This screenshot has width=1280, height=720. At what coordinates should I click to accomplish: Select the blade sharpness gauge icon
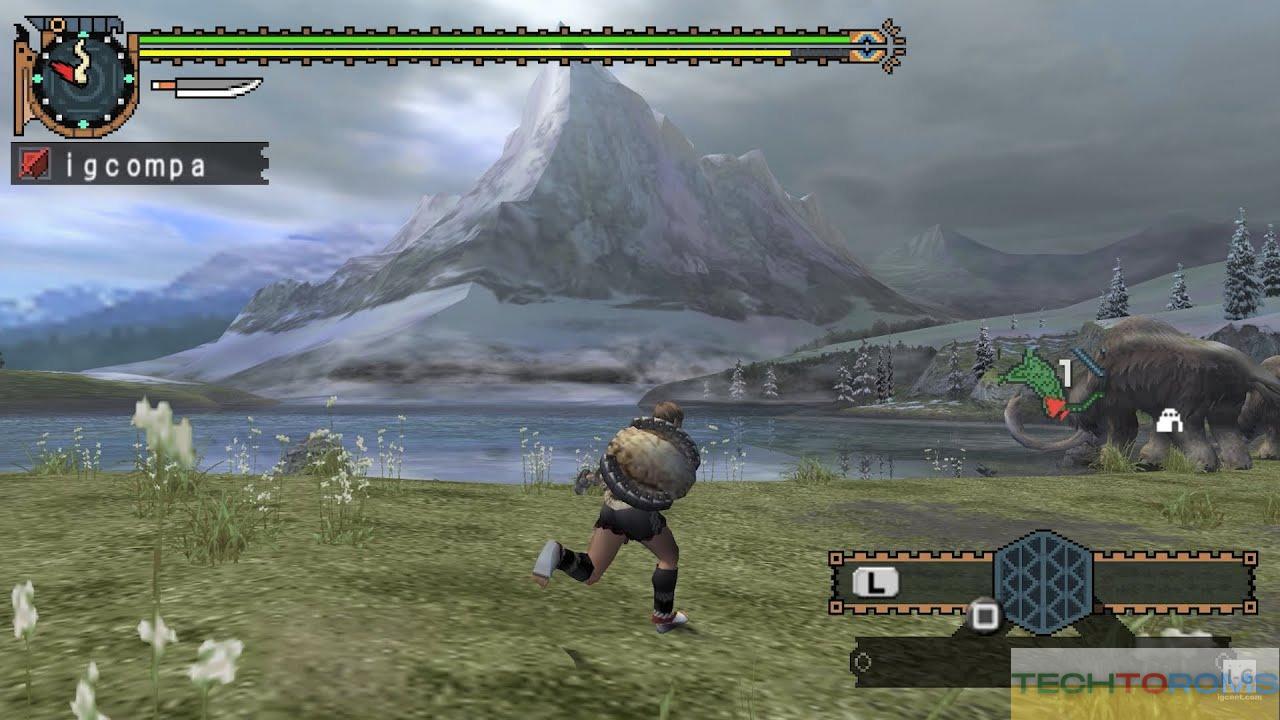pos(206,88)
